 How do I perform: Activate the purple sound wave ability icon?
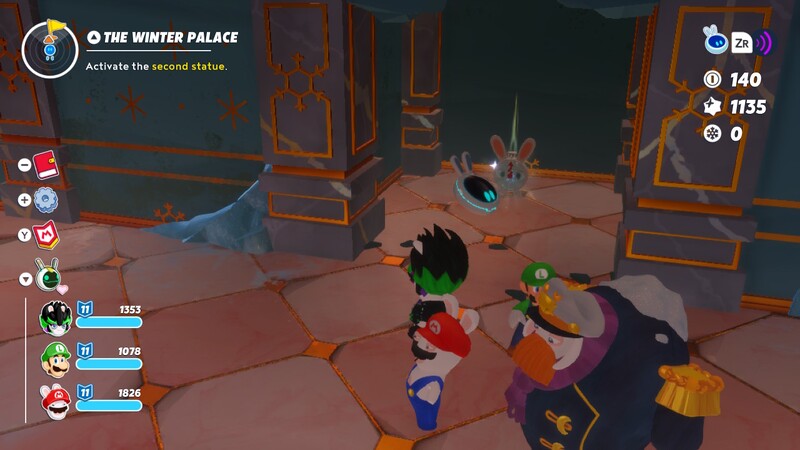click(765, 42)
